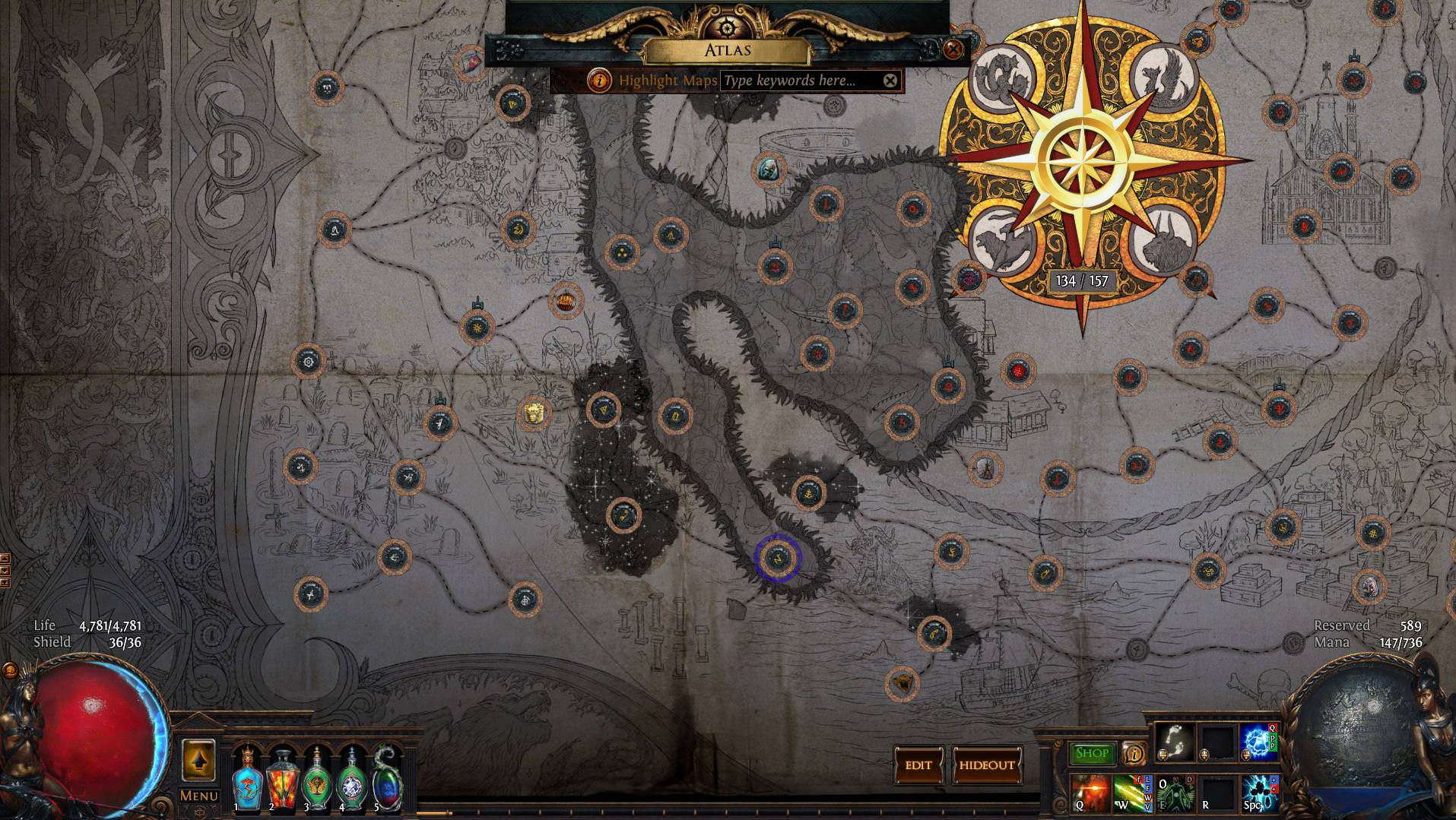Select the footprints move skill slot
The width and height of the screenshot is (1456, 820).
[1173, 741]
